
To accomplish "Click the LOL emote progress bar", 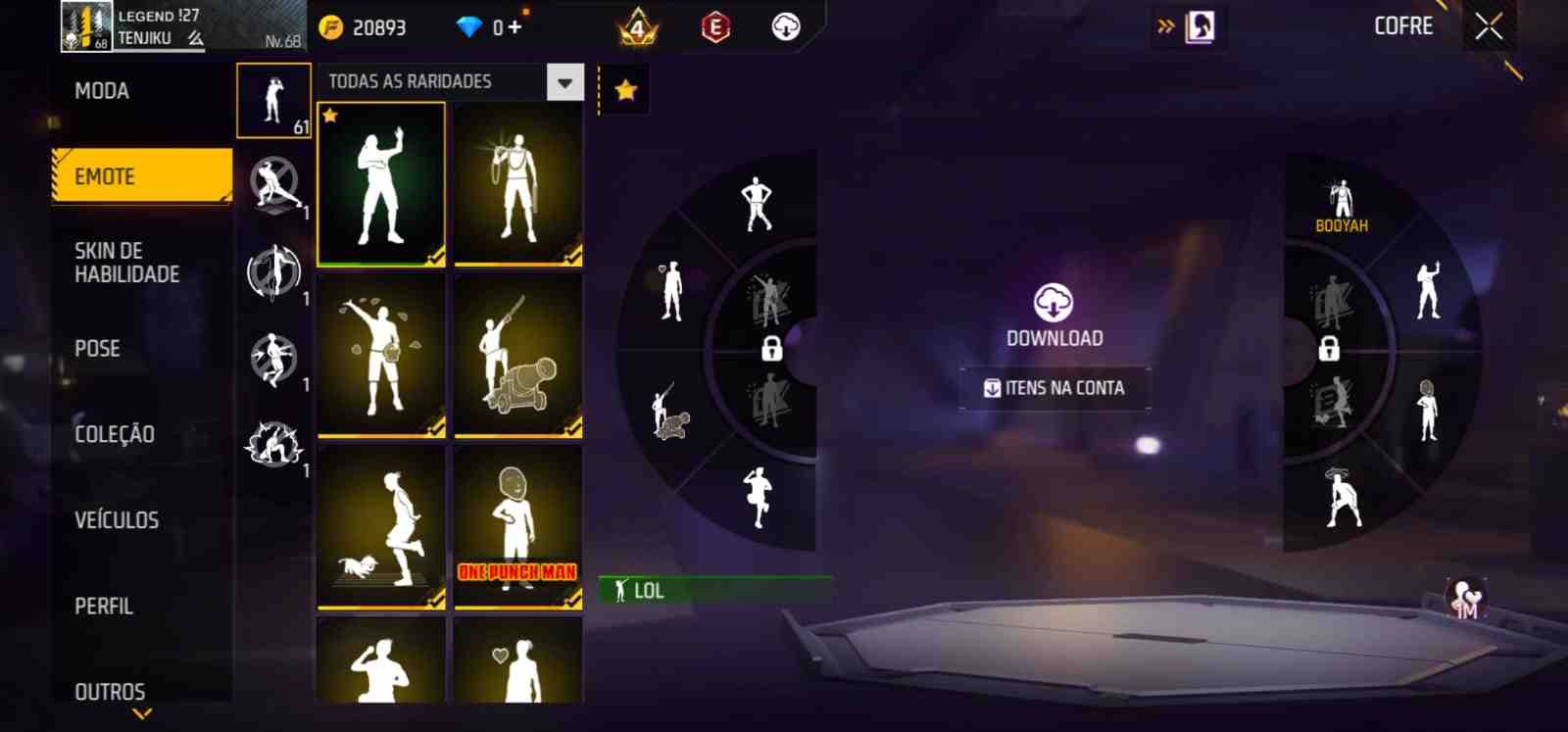I will pyautogui.click(x=715, y=591).
